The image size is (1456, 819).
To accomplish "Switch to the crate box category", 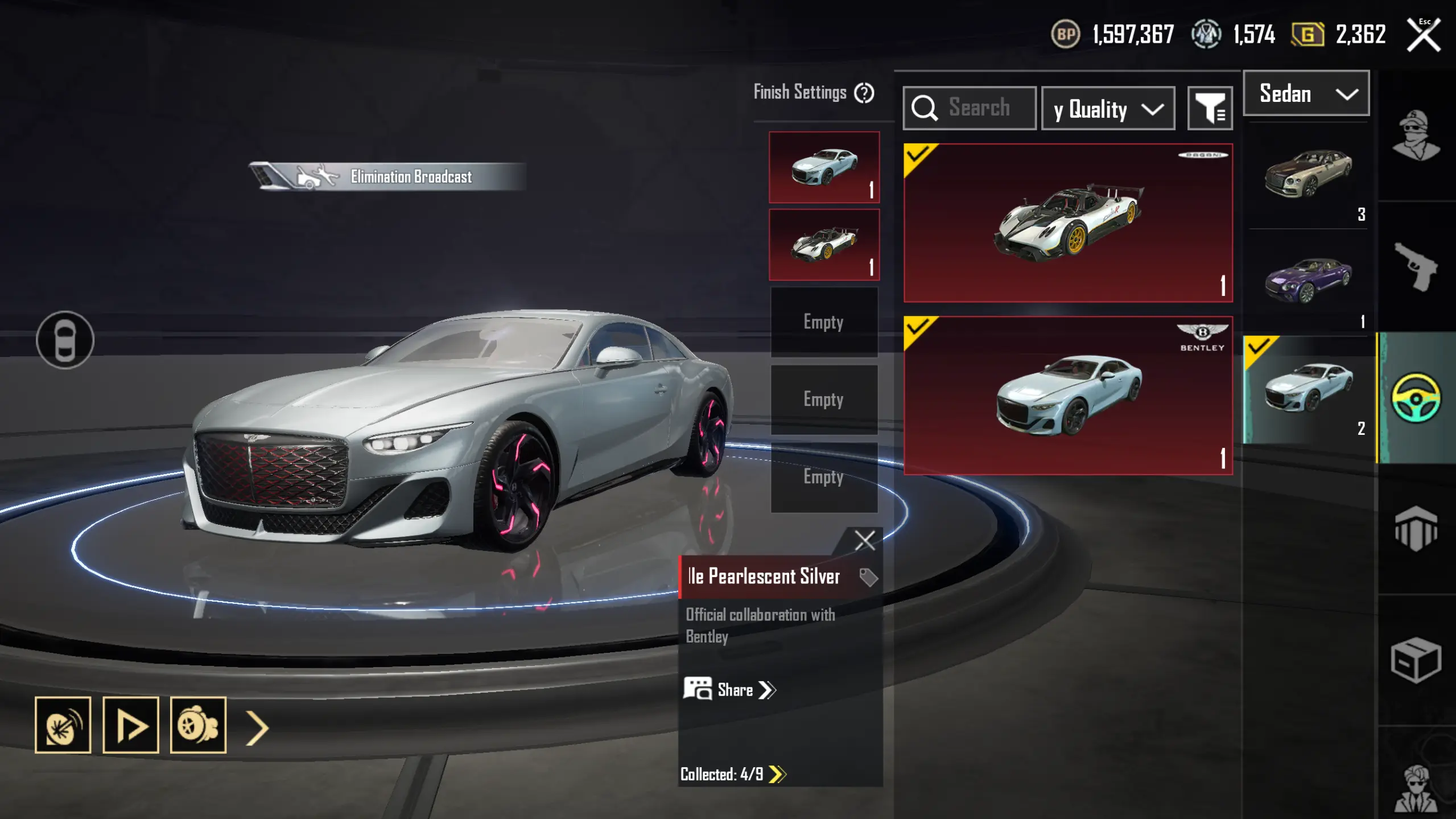I will click(x=1416, y=660).
